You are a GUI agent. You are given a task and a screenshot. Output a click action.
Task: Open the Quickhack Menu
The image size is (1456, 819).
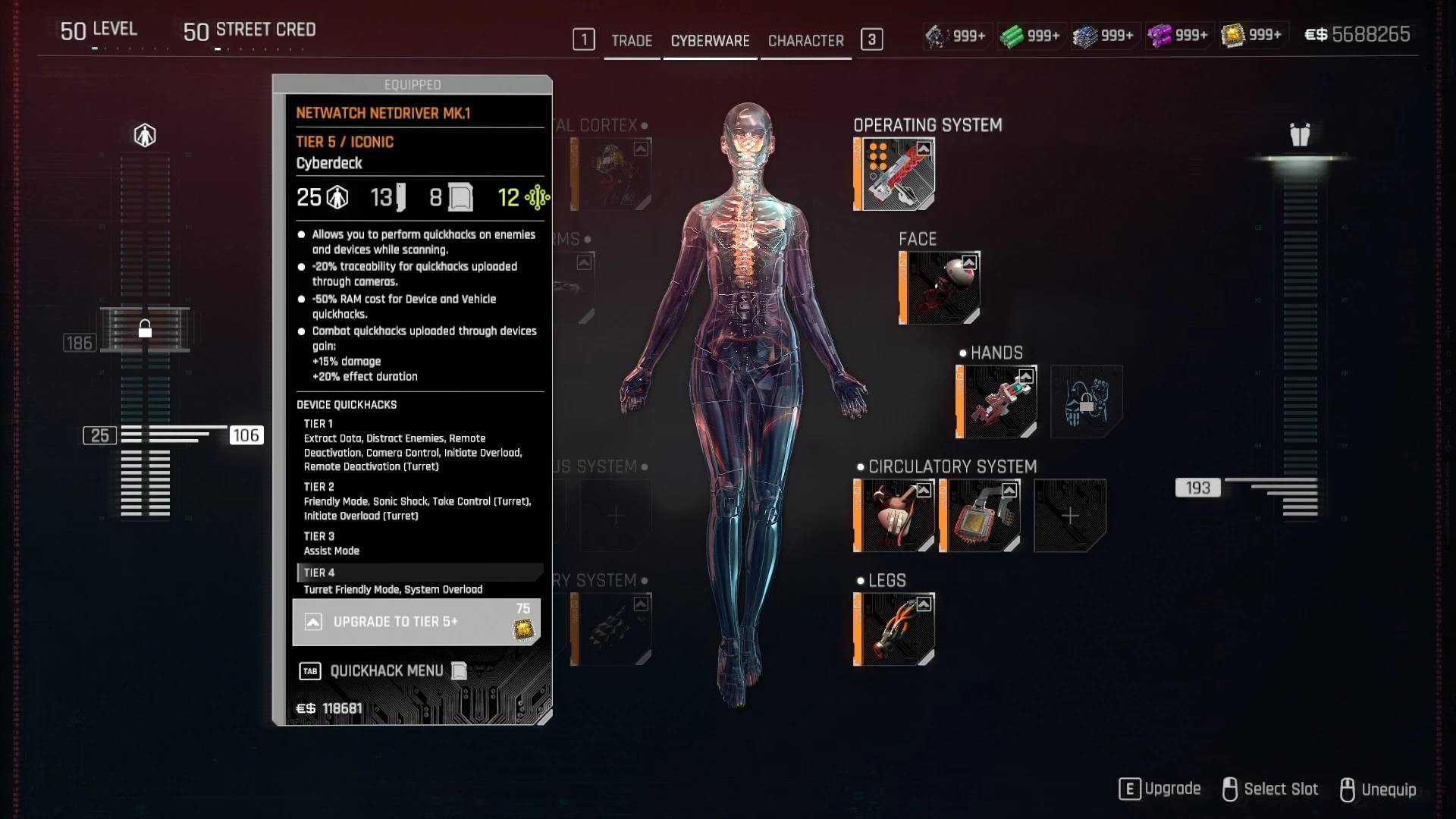click(x=386, y=671)
